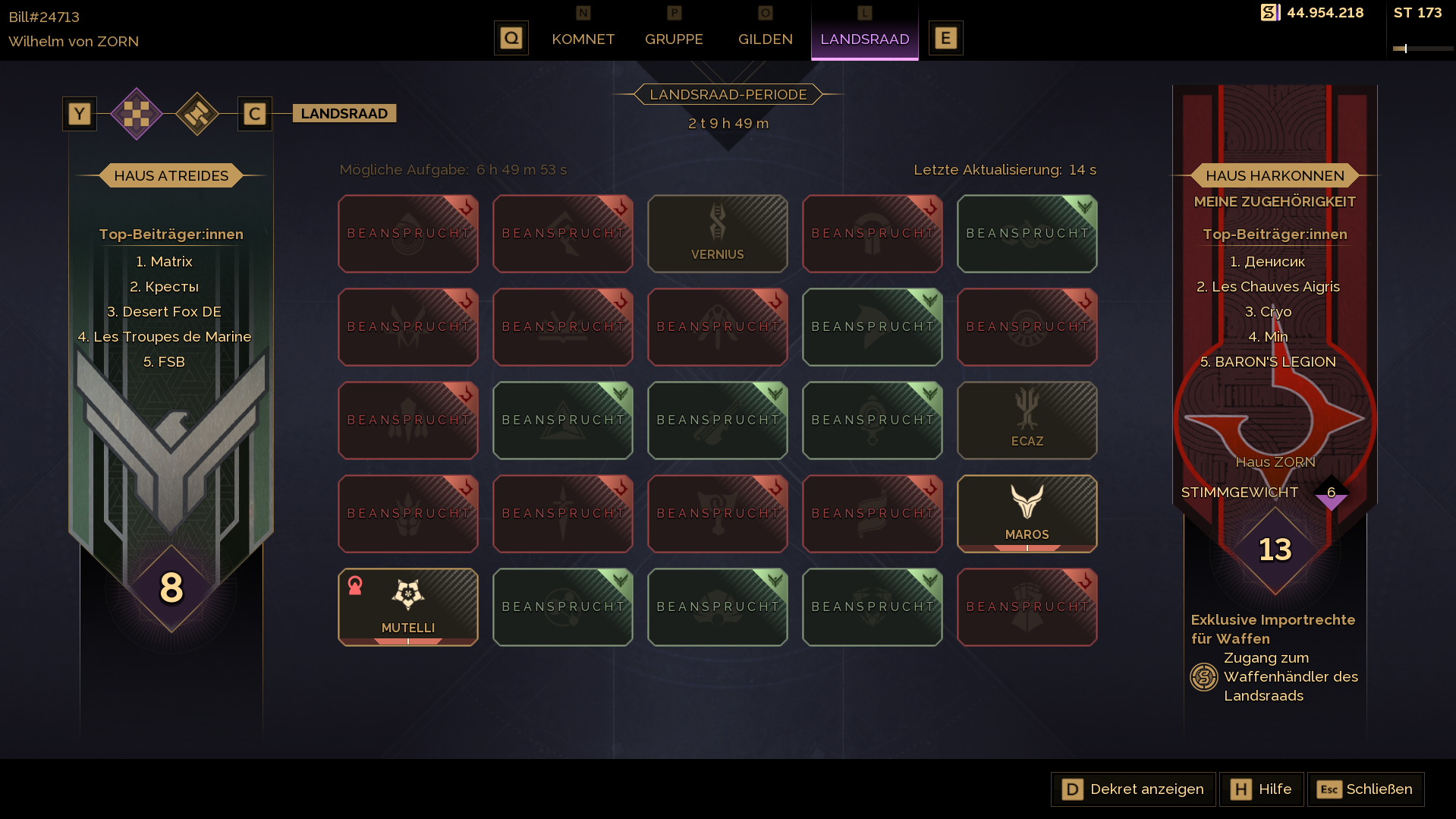Choose the ECAZ house tile

pyautogui.click(x=1027, y=421)
